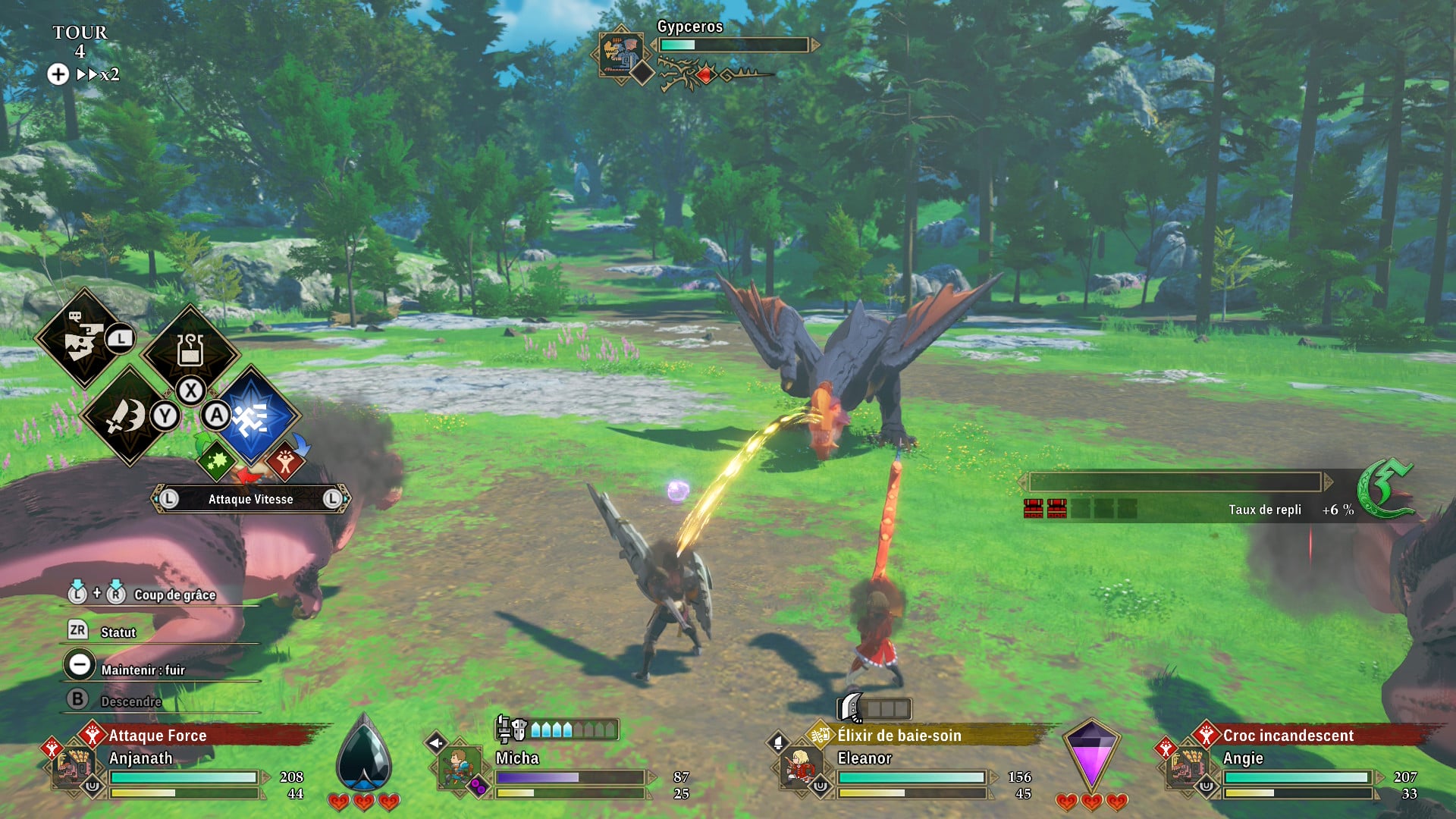
Task: Pick the red power attack-type icon
Action: (x=285, y=460)
